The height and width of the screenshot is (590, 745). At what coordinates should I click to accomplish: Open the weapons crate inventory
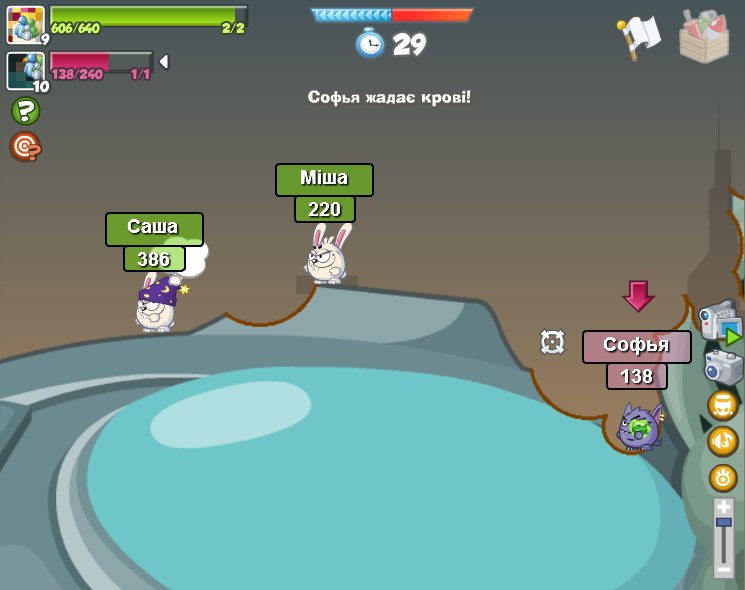coord(704,36)
